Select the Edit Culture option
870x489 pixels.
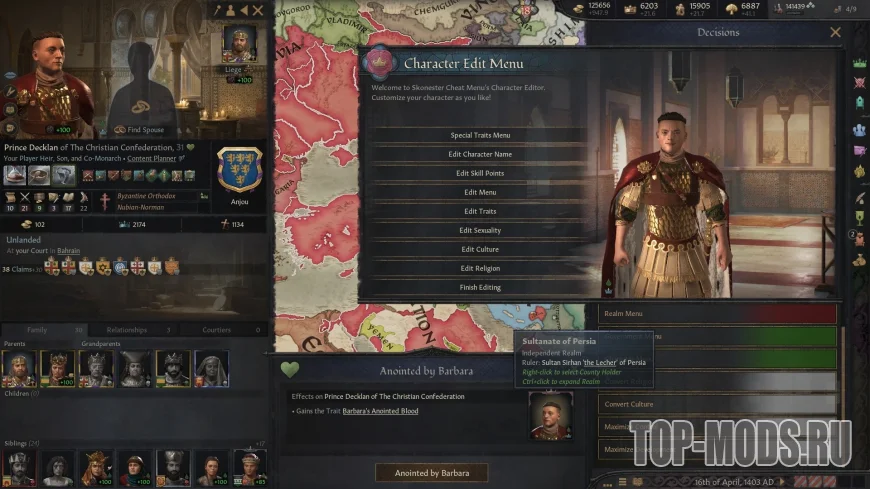click(480, 249)
